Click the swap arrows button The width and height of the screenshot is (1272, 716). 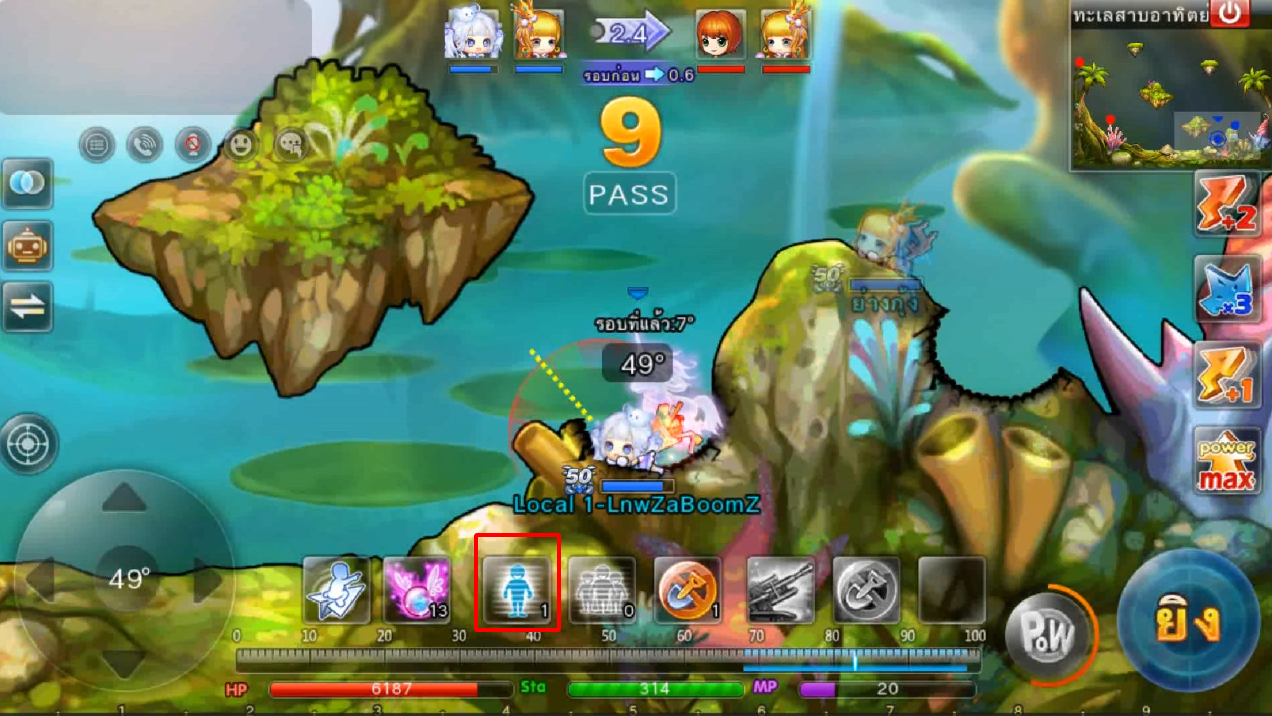pos(27,307)
